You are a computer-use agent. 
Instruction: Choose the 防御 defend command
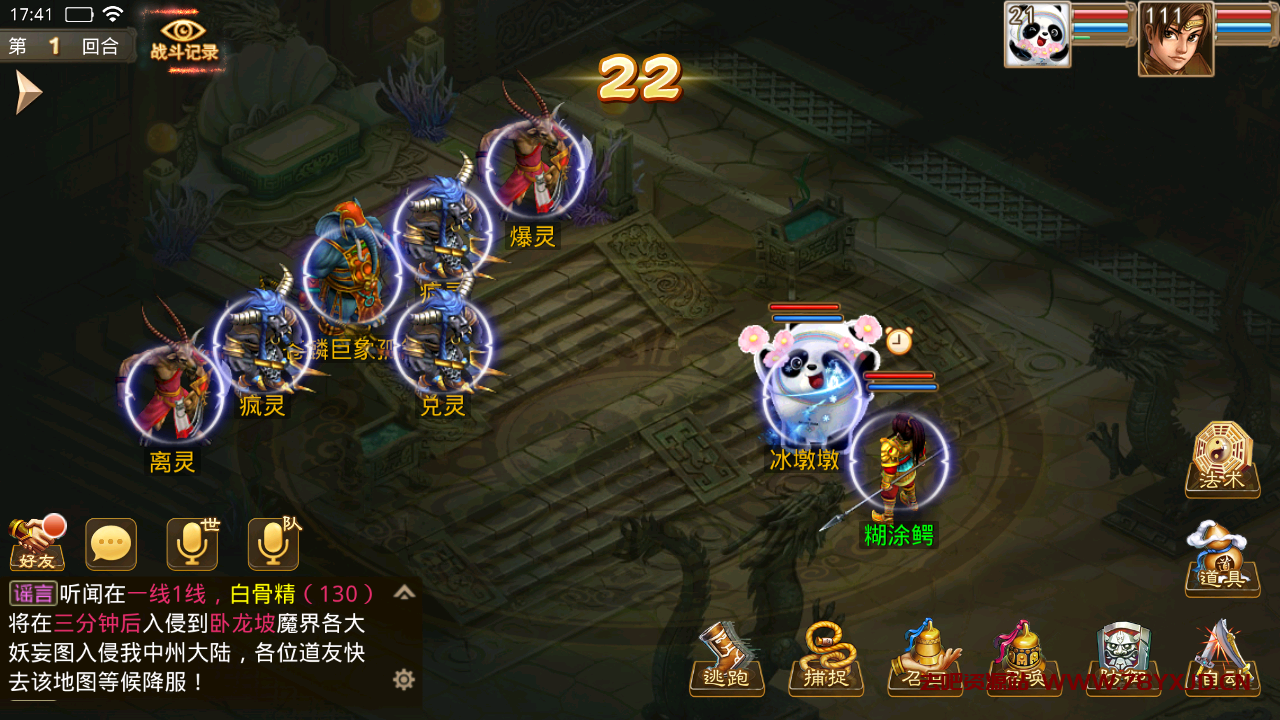[1124, 660]
